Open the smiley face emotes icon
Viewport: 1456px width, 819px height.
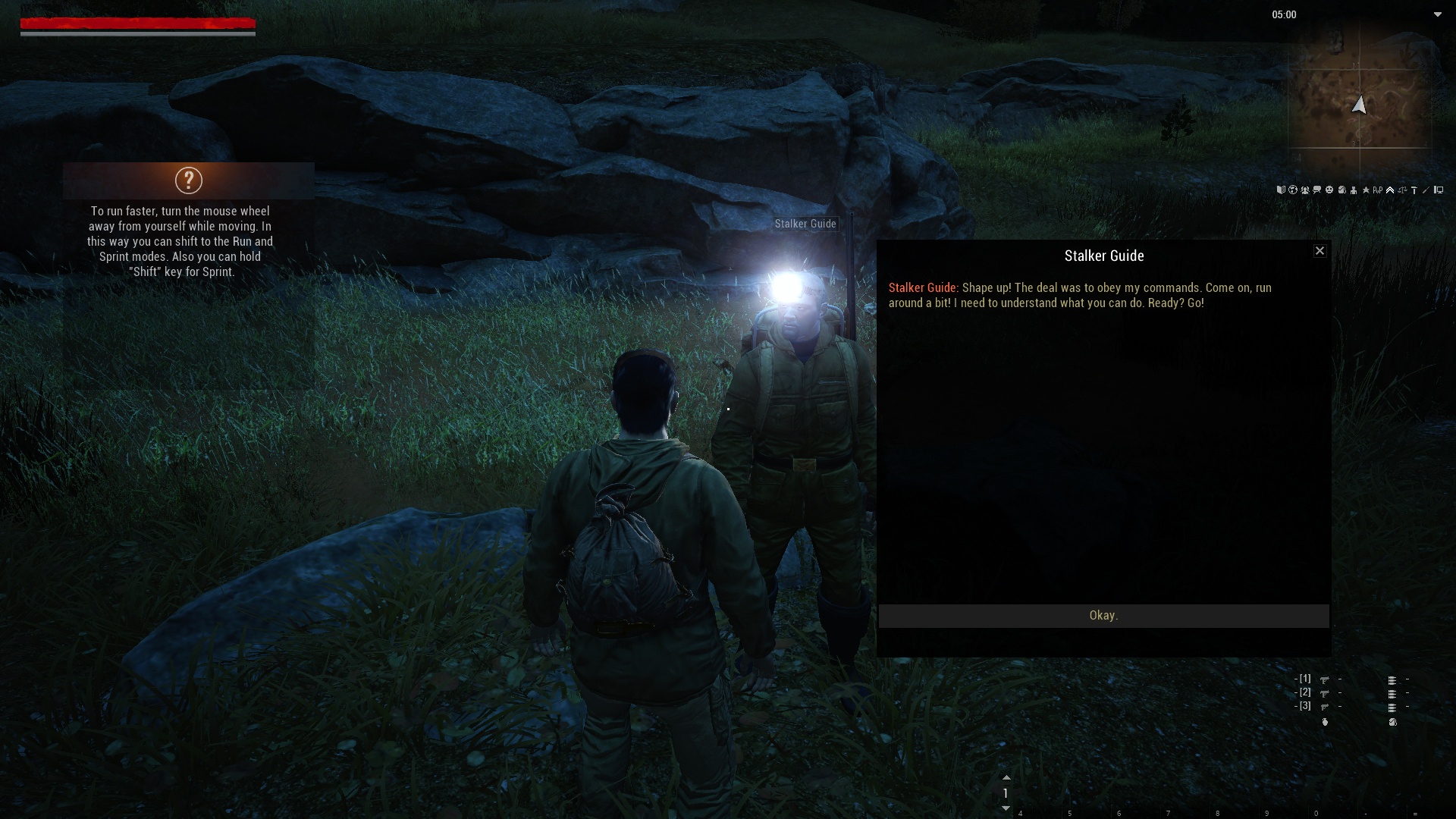(1329, 190)
